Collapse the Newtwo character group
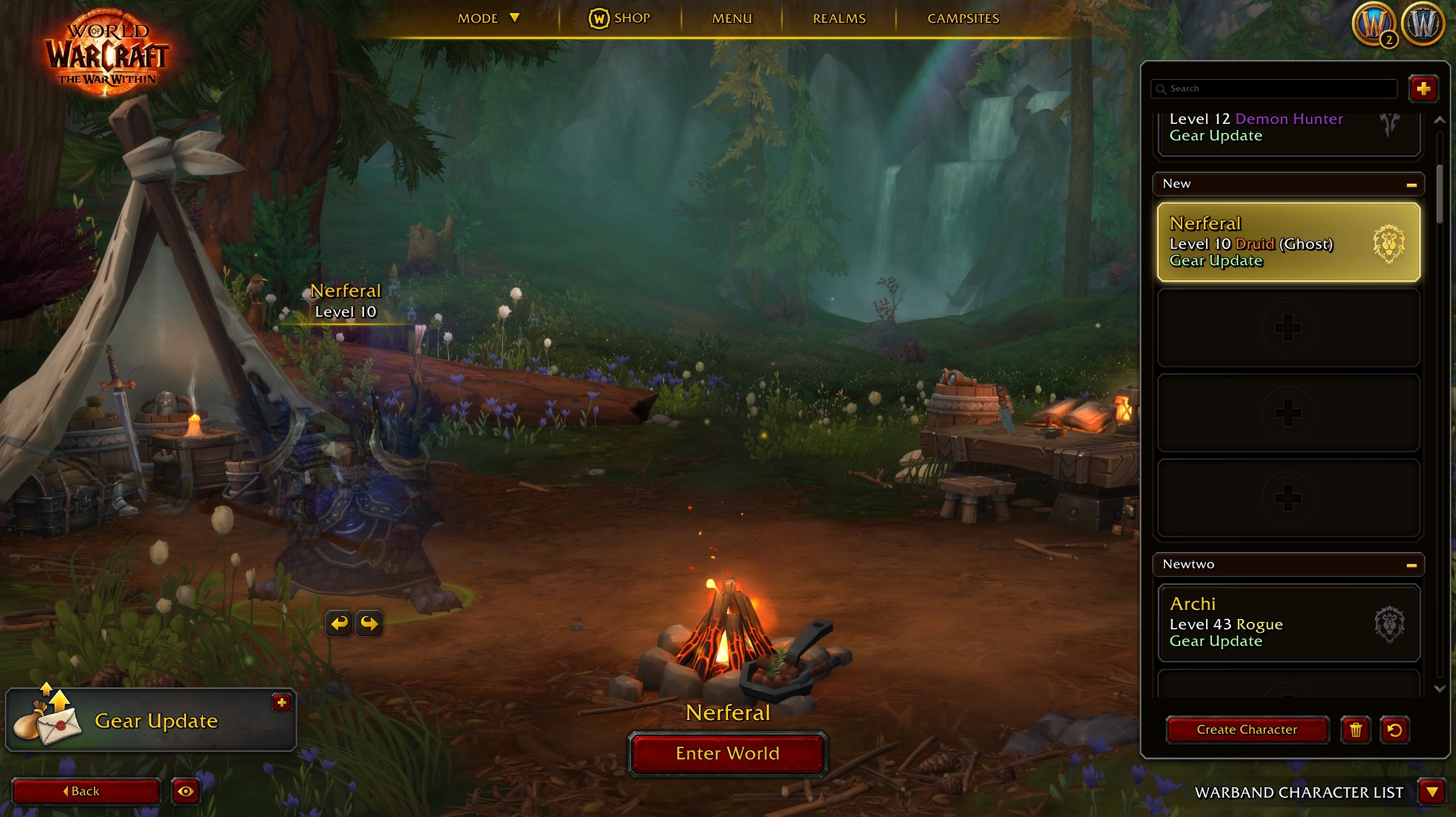1456x817 pixels. tap(1412, 564)
